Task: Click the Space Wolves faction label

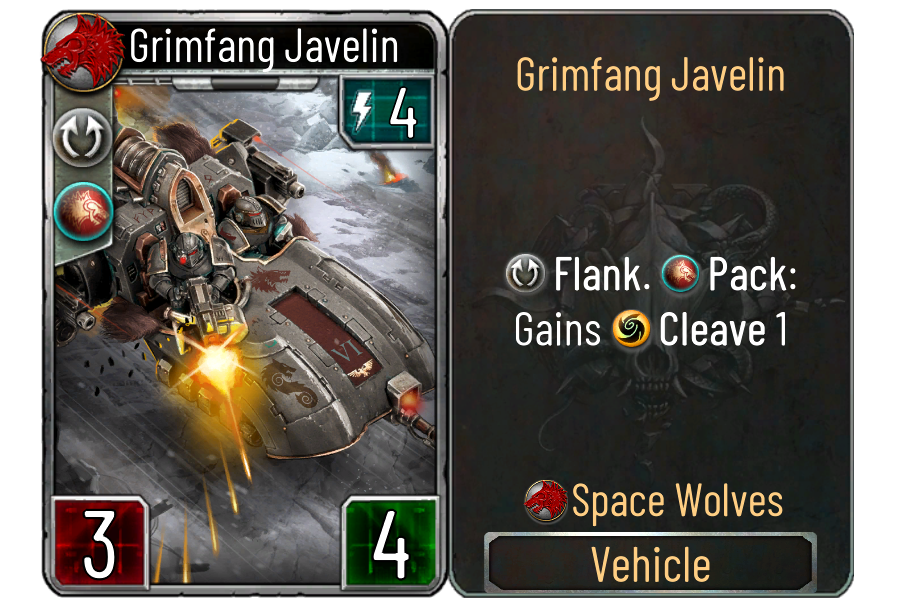Action: (x=676, y=501)
